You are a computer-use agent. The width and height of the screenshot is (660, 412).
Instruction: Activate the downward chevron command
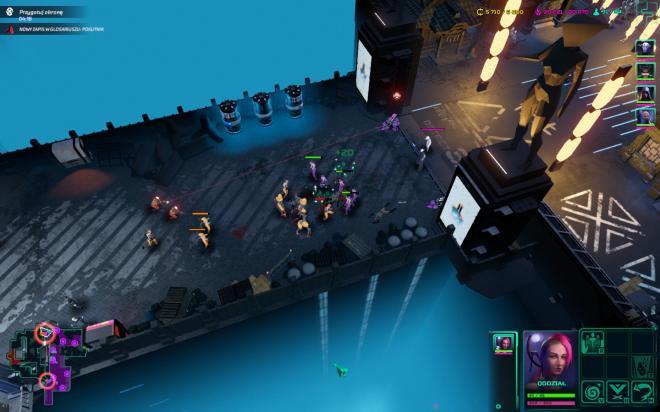[618, 392]
